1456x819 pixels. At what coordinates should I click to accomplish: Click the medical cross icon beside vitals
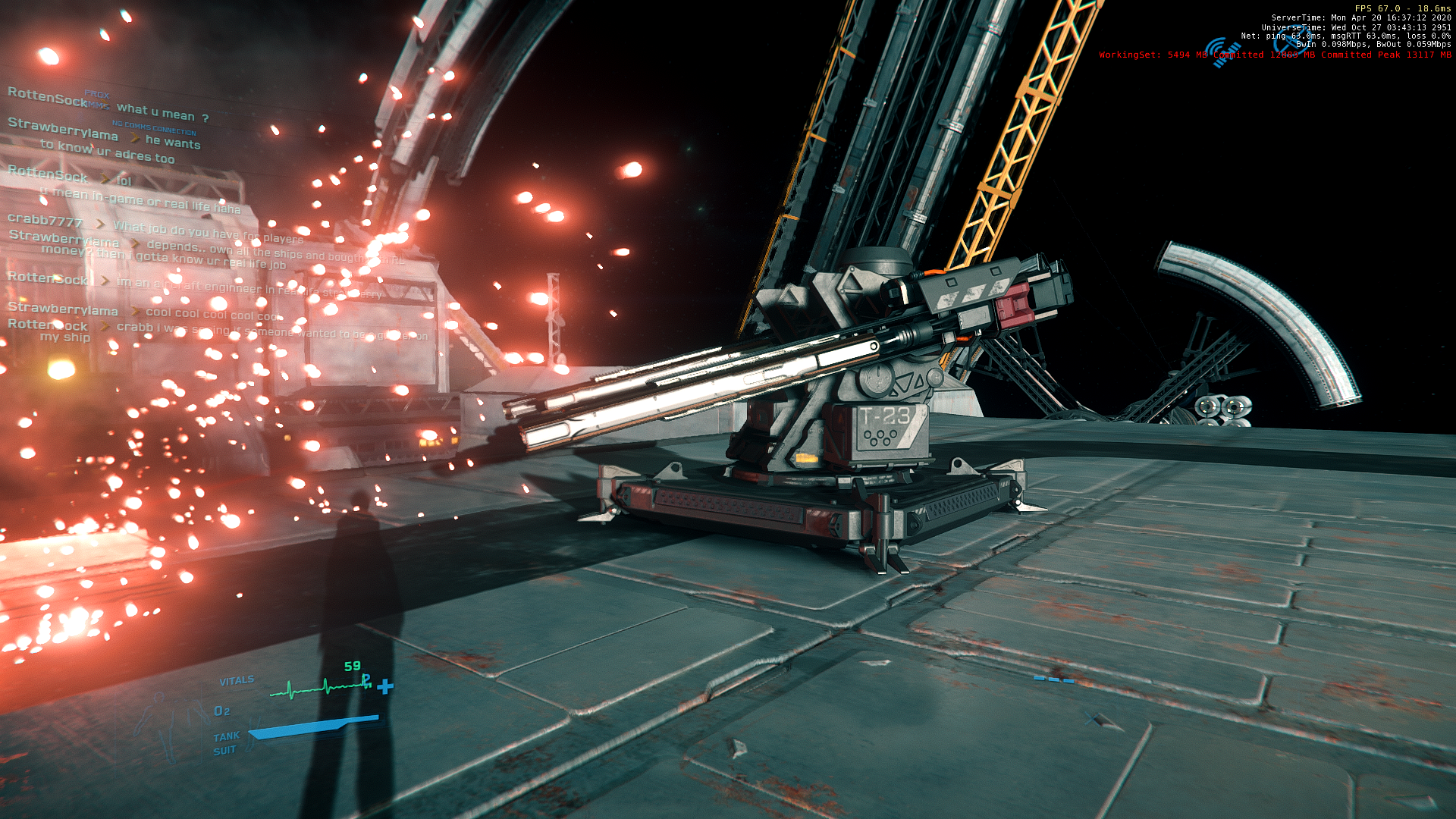point(385,687)
